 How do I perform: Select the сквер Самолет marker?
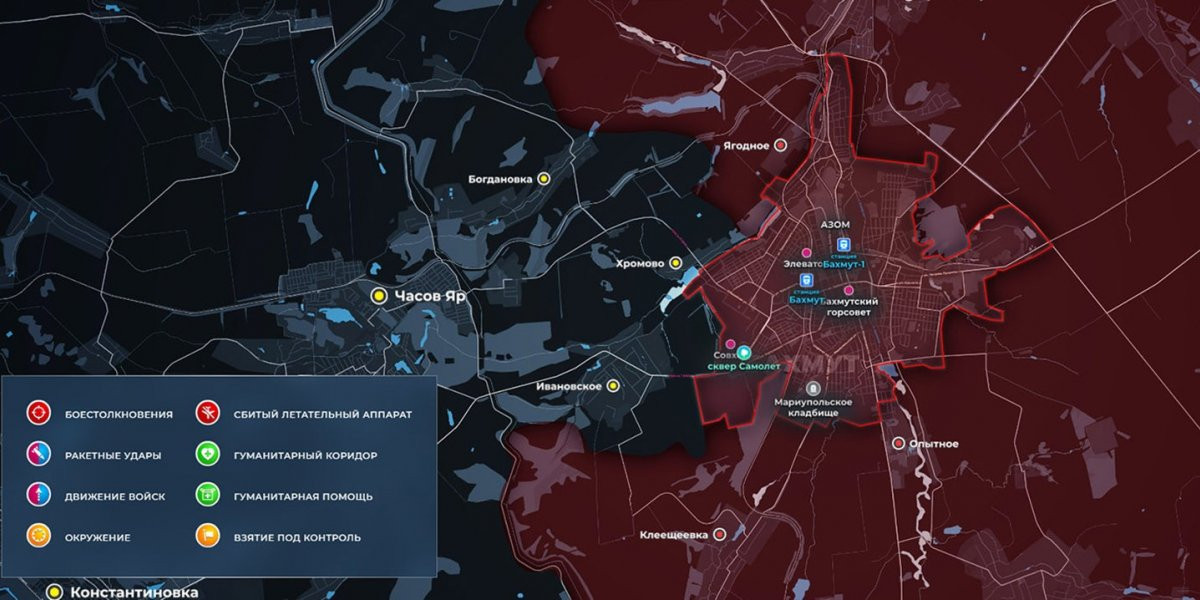[744, 353]
